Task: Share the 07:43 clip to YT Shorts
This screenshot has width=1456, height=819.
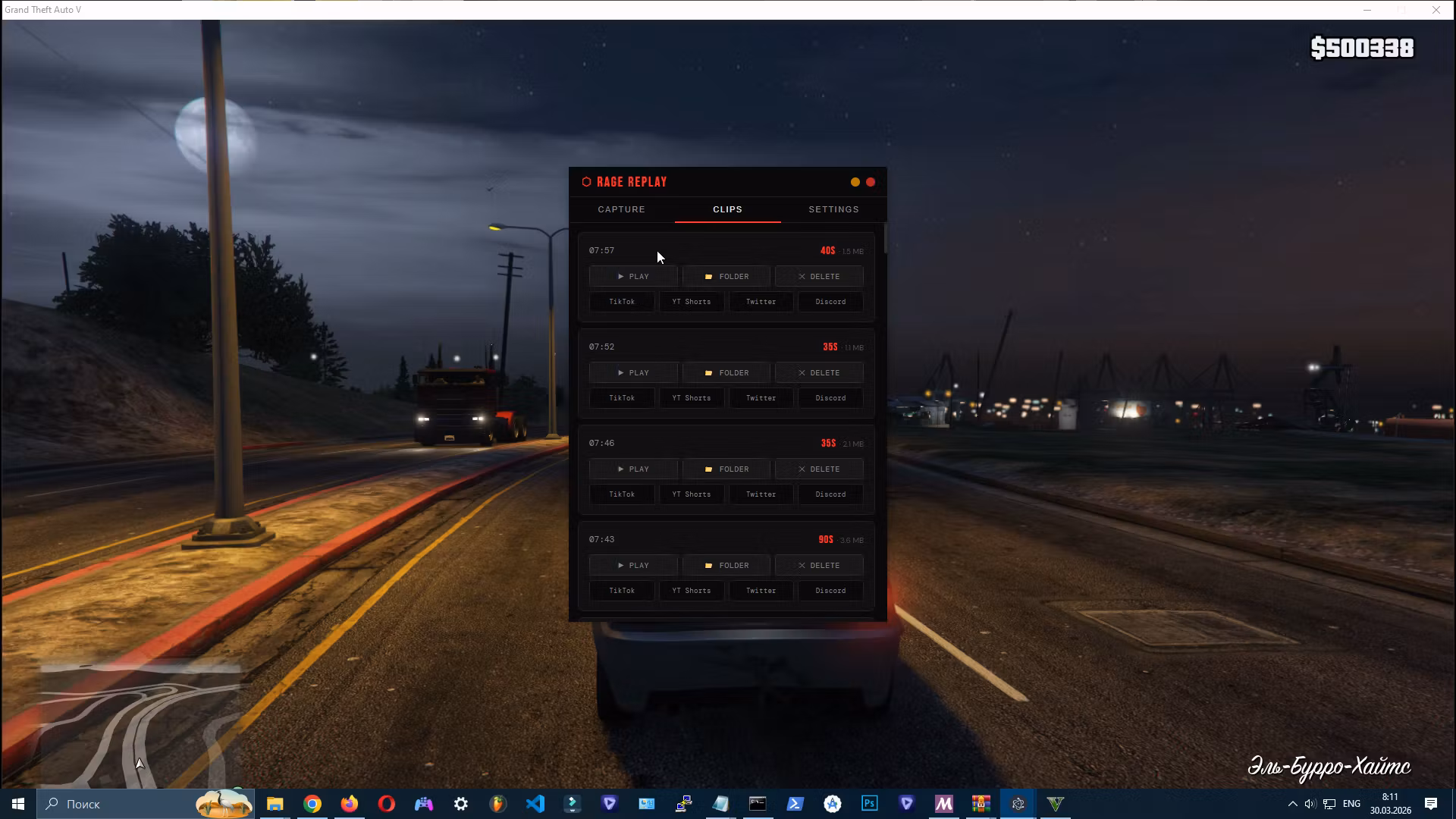Action: point(691,590)
